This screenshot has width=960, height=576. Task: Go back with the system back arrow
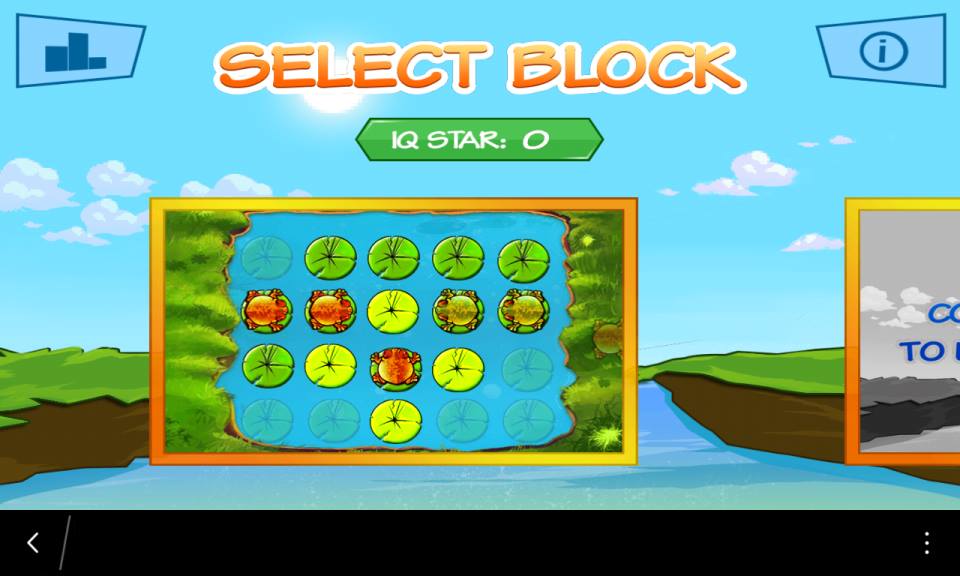tap(33, 543)
